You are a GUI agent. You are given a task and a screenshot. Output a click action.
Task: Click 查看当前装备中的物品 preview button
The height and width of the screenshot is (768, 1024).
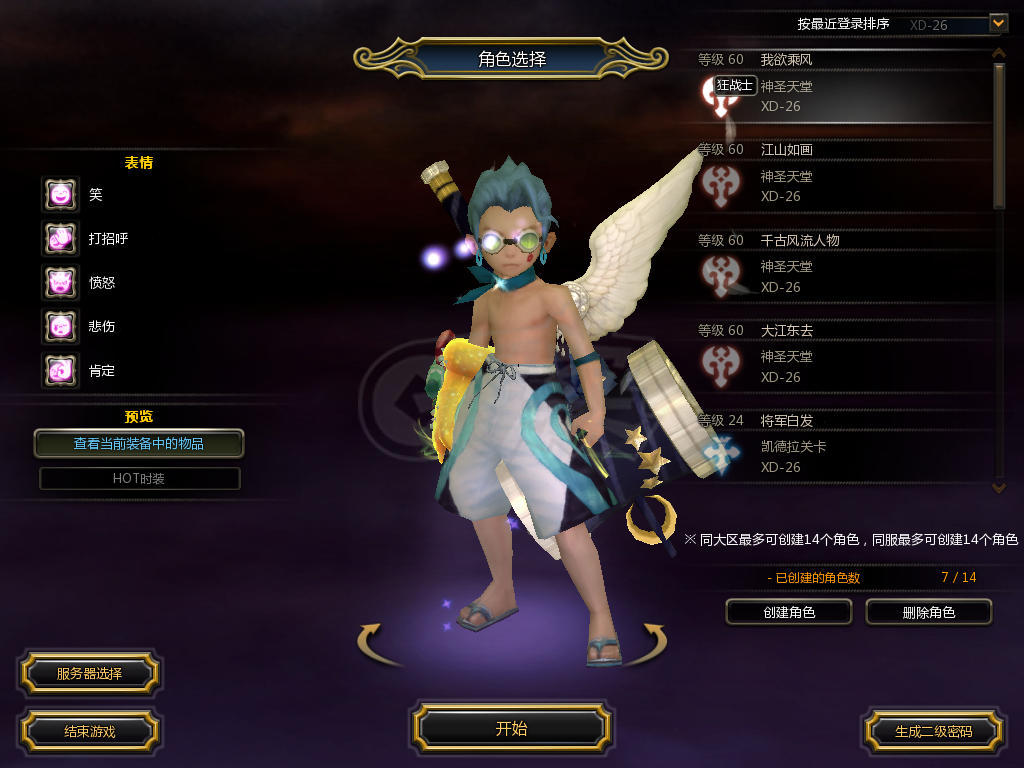pyautogui.click(x=139, y=443)
